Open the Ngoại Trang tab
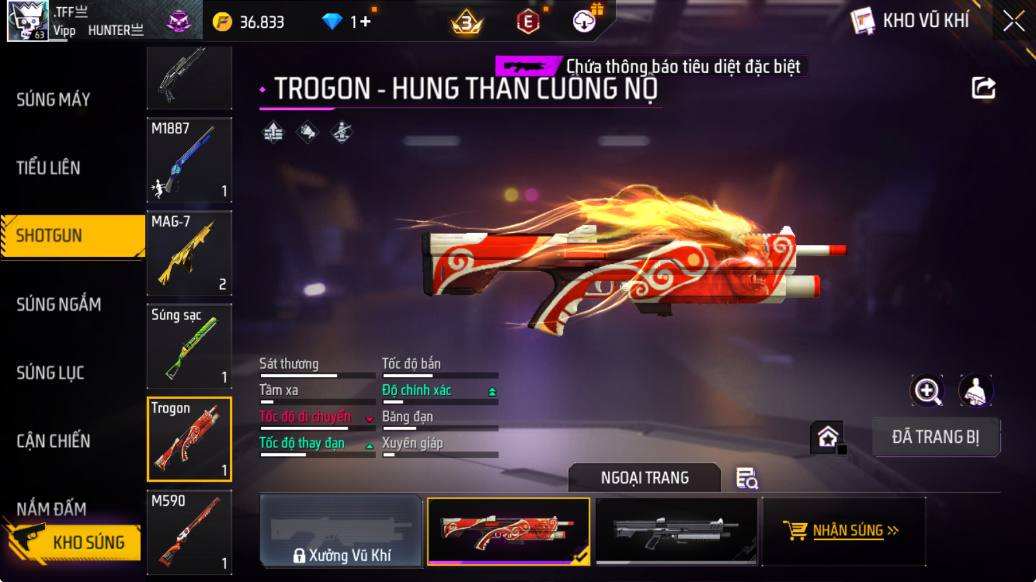Viewport: 1036px width, 582px height. 644,478
